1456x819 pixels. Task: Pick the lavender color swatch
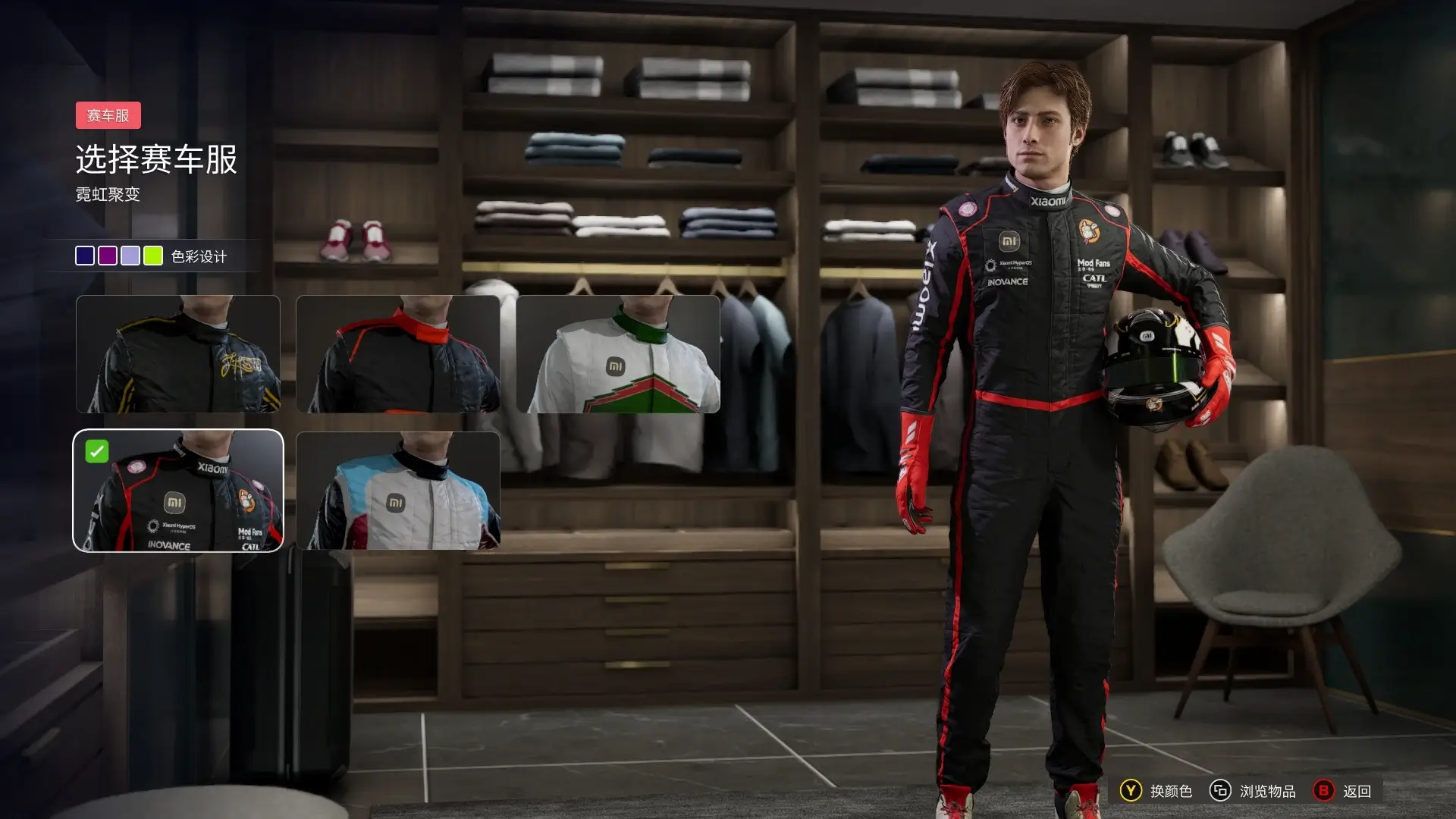[130, 256]
